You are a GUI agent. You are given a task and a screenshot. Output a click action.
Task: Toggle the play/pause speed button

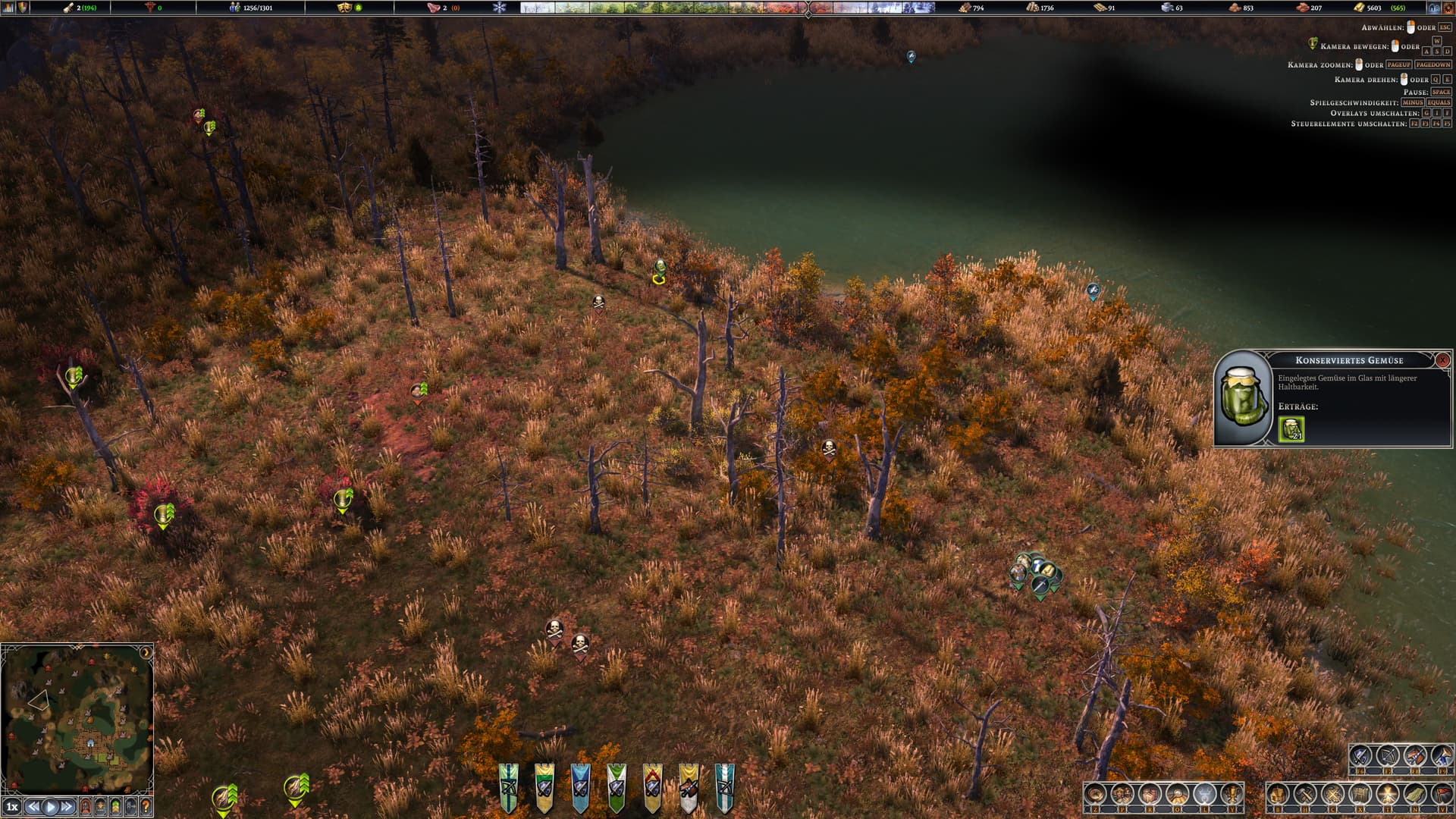[x=50, y=807]
